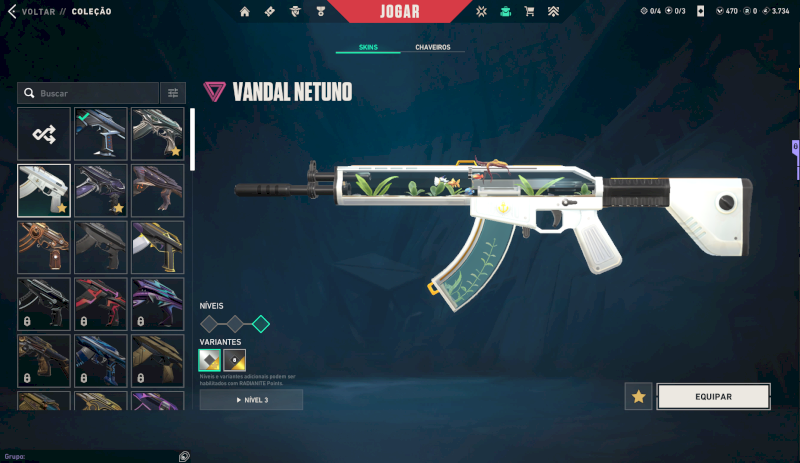
Task: Equip the Vandal Netuno skin with EQUIPAR
Action: tap(712, 396)
